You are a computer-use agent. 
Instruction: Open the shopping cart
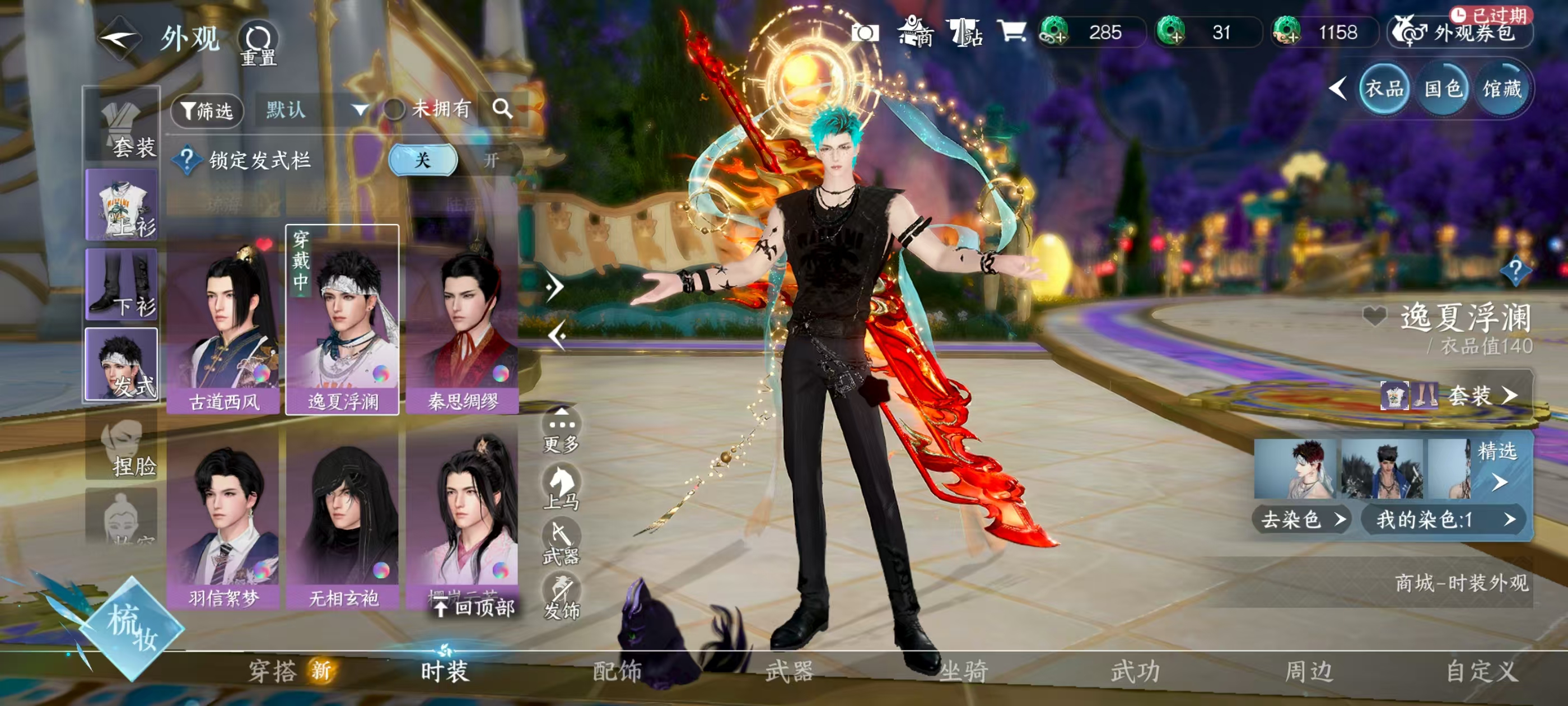pyautogui.click(x=1012, y=31)
